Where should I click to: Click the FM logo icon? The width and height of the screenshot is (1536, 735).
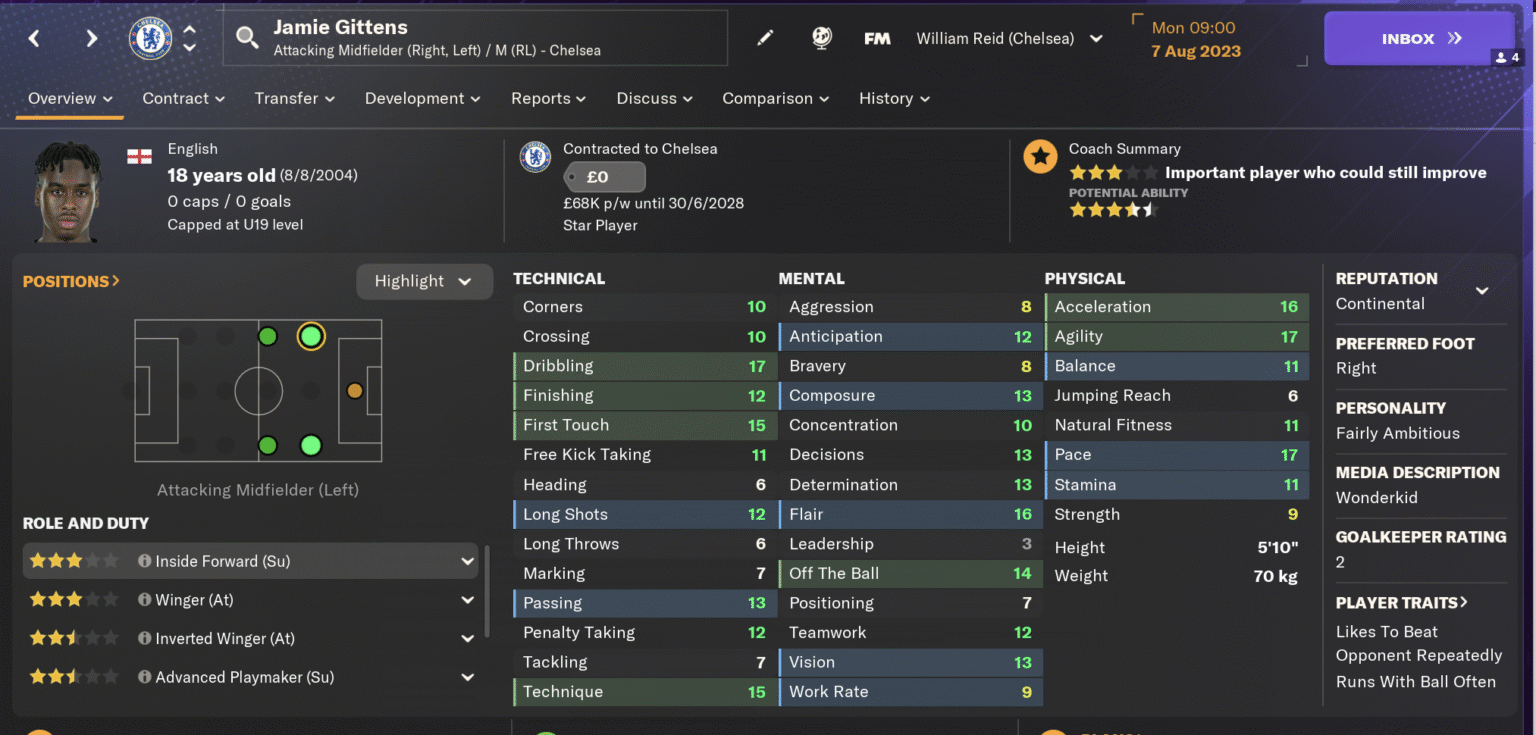877,37
